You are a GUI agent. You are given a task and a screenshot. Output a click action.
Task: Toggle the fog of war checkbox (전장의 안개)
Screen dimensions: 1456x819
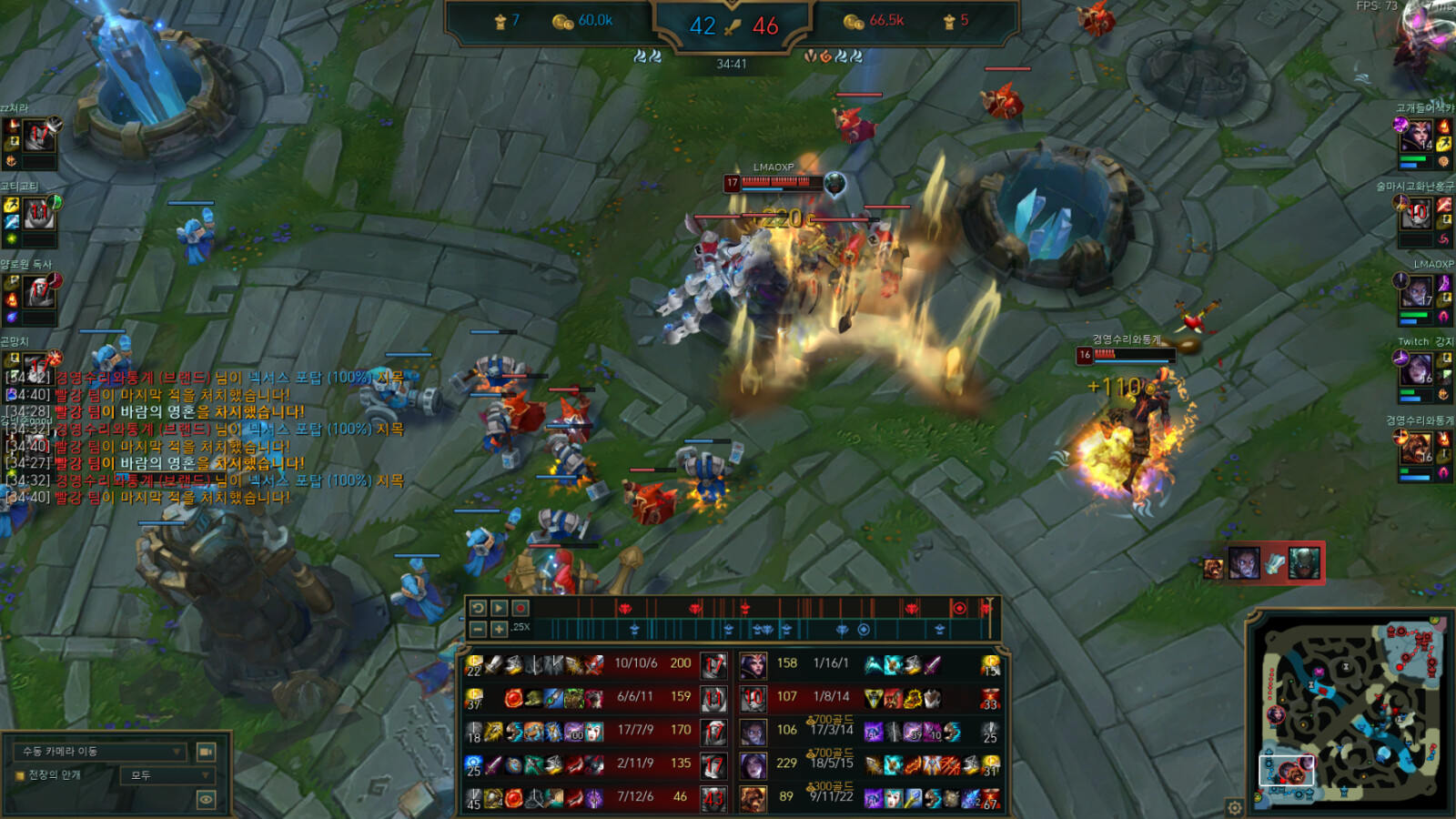[19, 775]
